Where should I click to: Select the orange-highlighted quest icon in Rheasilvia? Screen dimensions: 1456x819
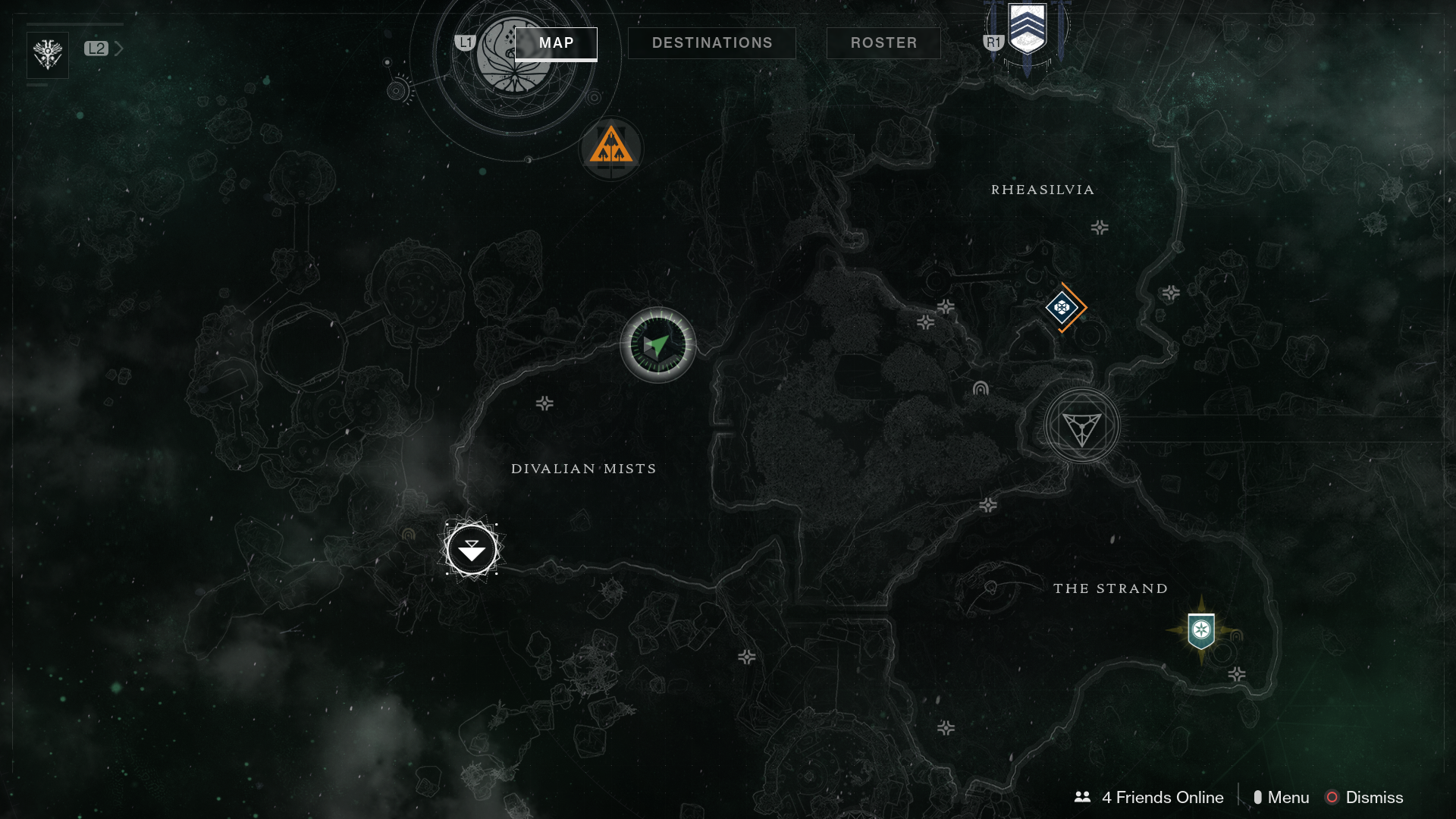click(x=1063, y=308)
